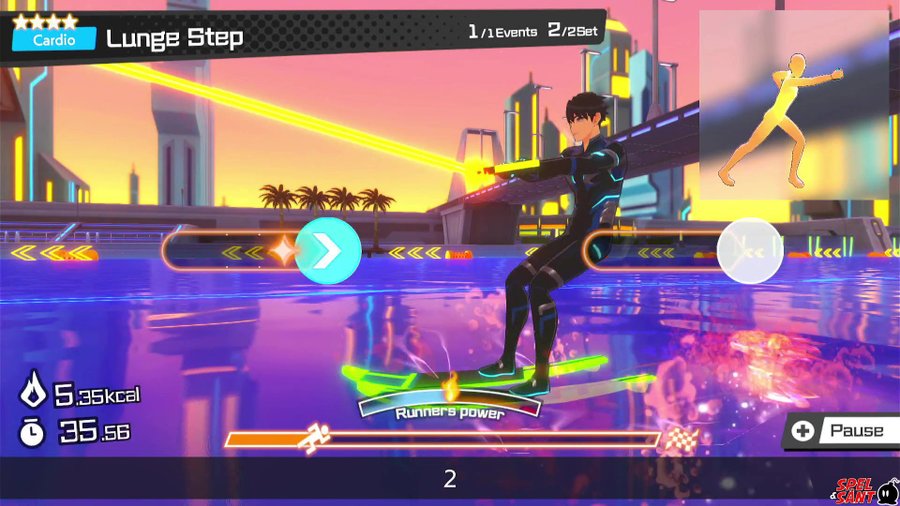Viewport: 900px width, 506px height.
Task: Hit the cyan arrow rhythm note
Action: [x=328, y=250]
